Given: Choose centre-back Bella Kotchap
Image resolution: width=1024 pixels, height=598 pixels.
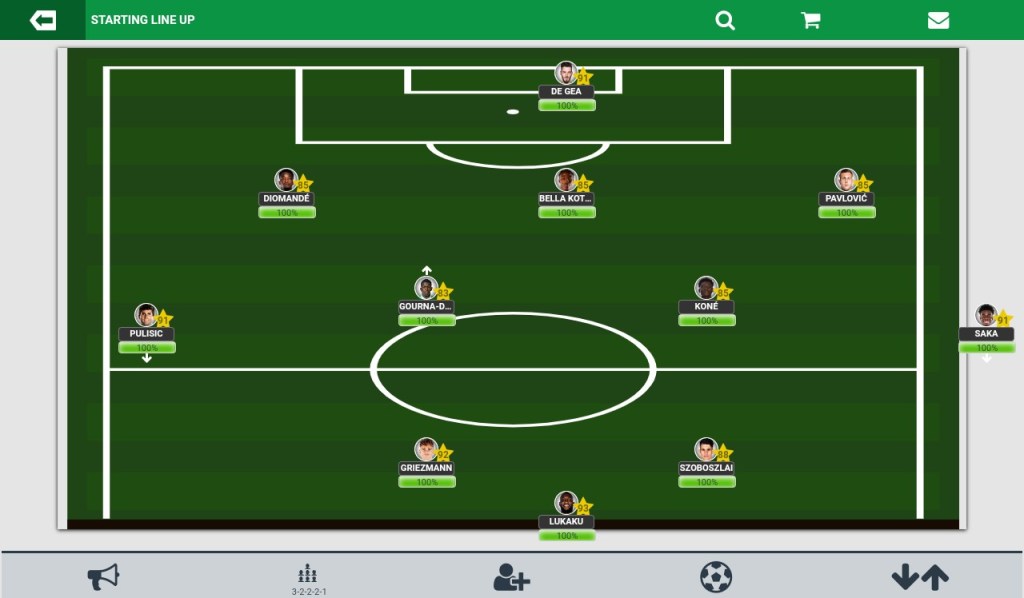Looking at the screenshot, I should click(567, 181).
